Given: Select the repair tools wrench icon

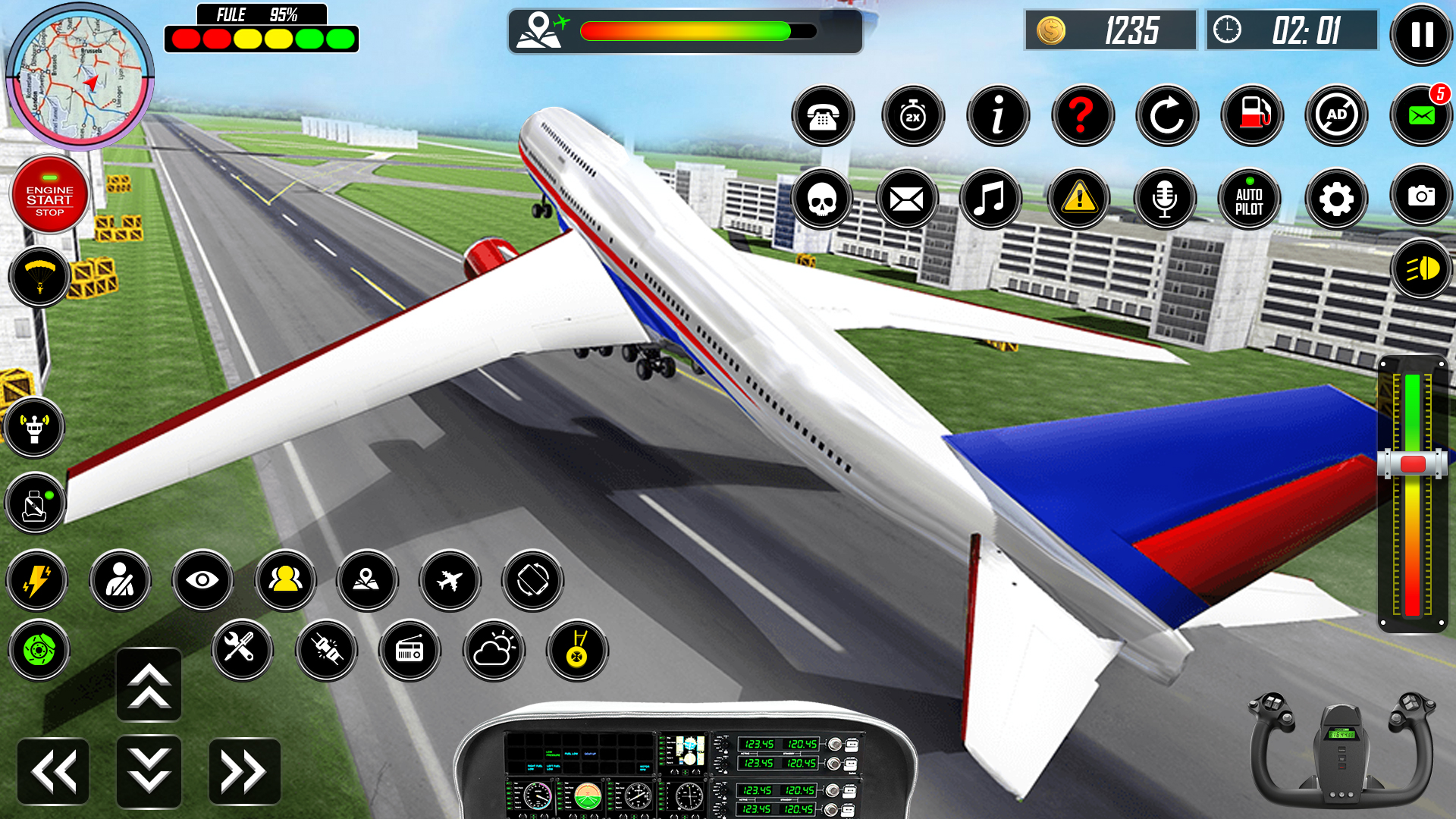Looking at the screenshot, I should coord(242,651).
